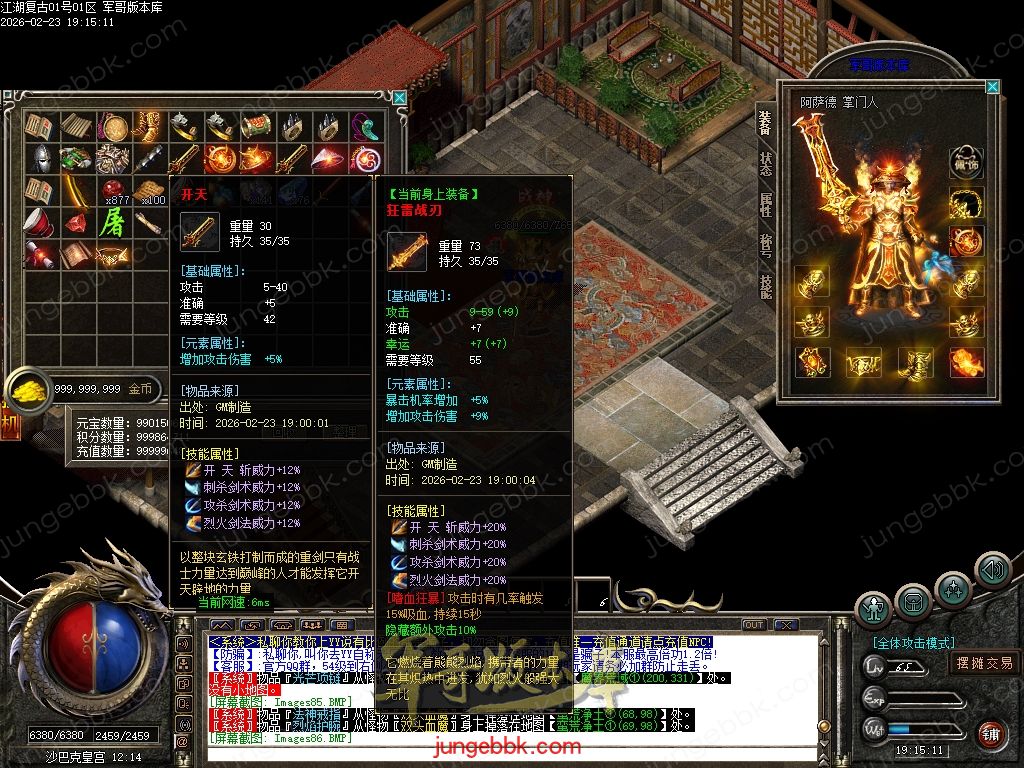Click the 摆摊交易 stall trade button

coord(984,662)
